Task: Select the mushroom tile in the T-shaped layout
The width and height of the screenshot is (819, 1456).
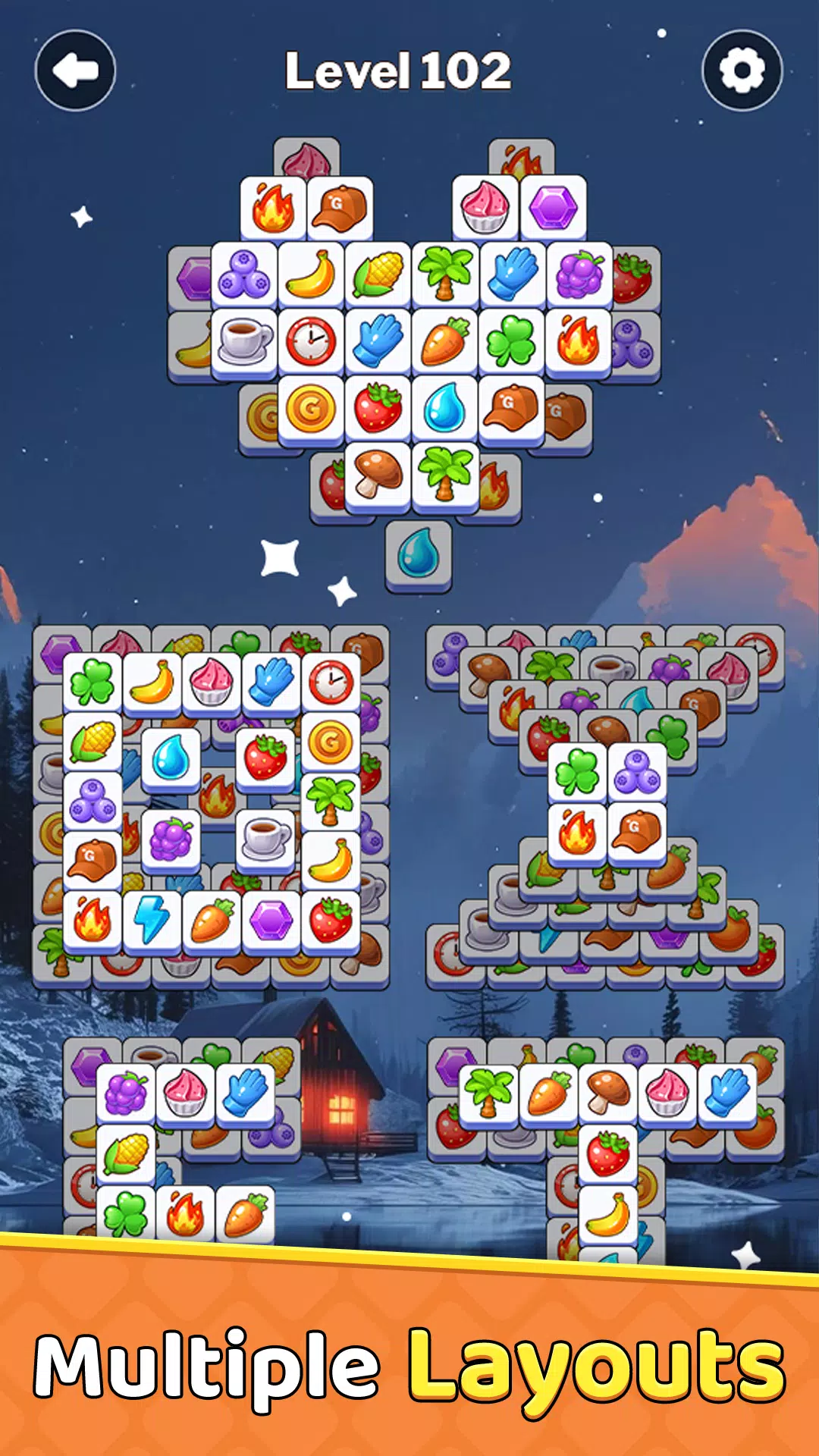Action: [x=608, y=1092]
